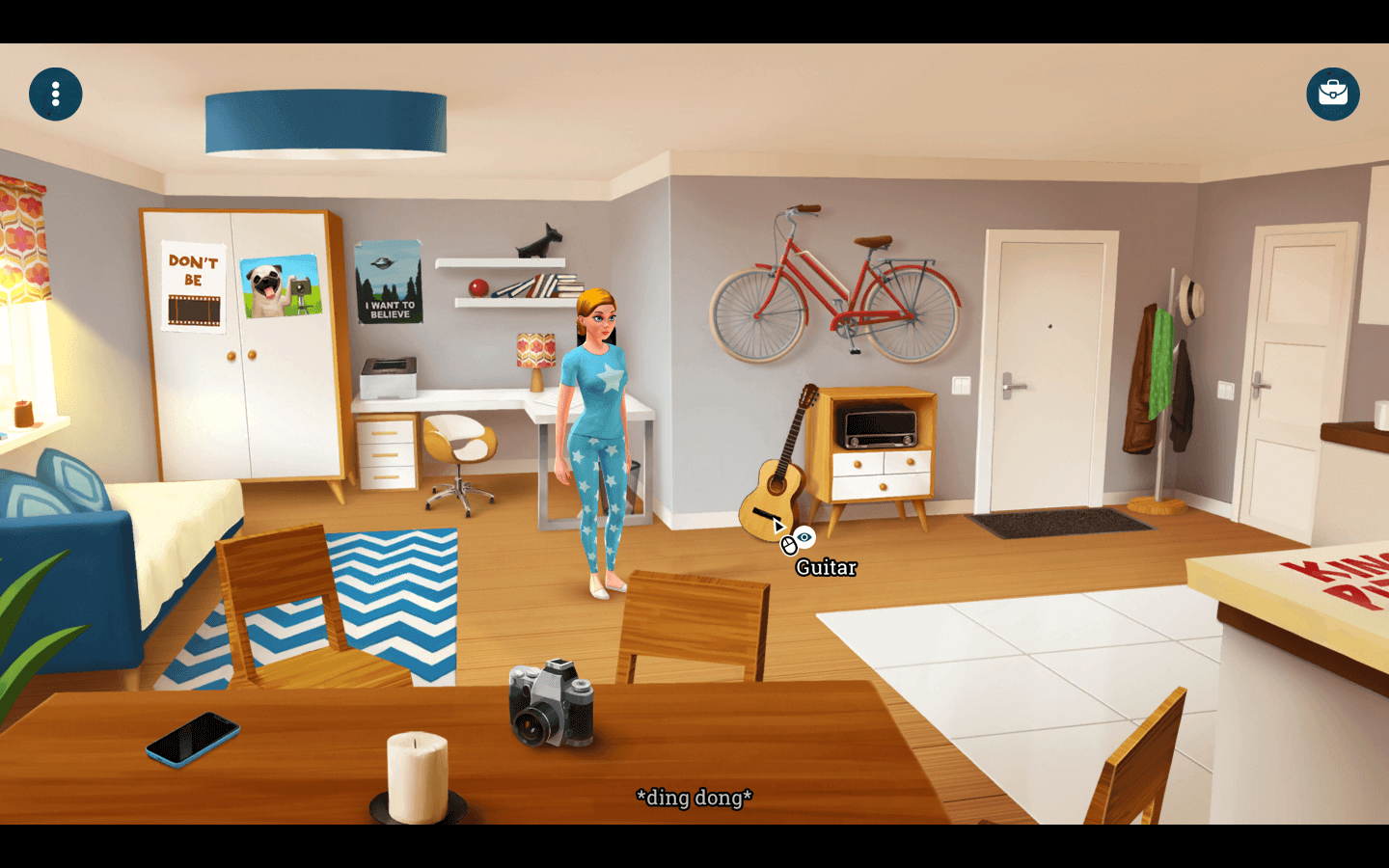Viewport: 1389px width, 868px height.
Task: Open the three-dot game menu
Action: tap(55, 94)
